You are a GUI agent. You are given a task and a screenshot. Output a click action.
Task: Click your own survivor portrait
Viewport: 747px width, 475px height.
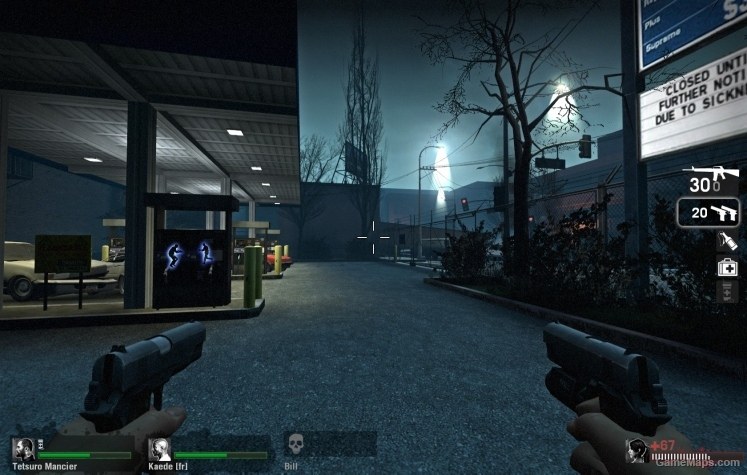tap(636, 451)
